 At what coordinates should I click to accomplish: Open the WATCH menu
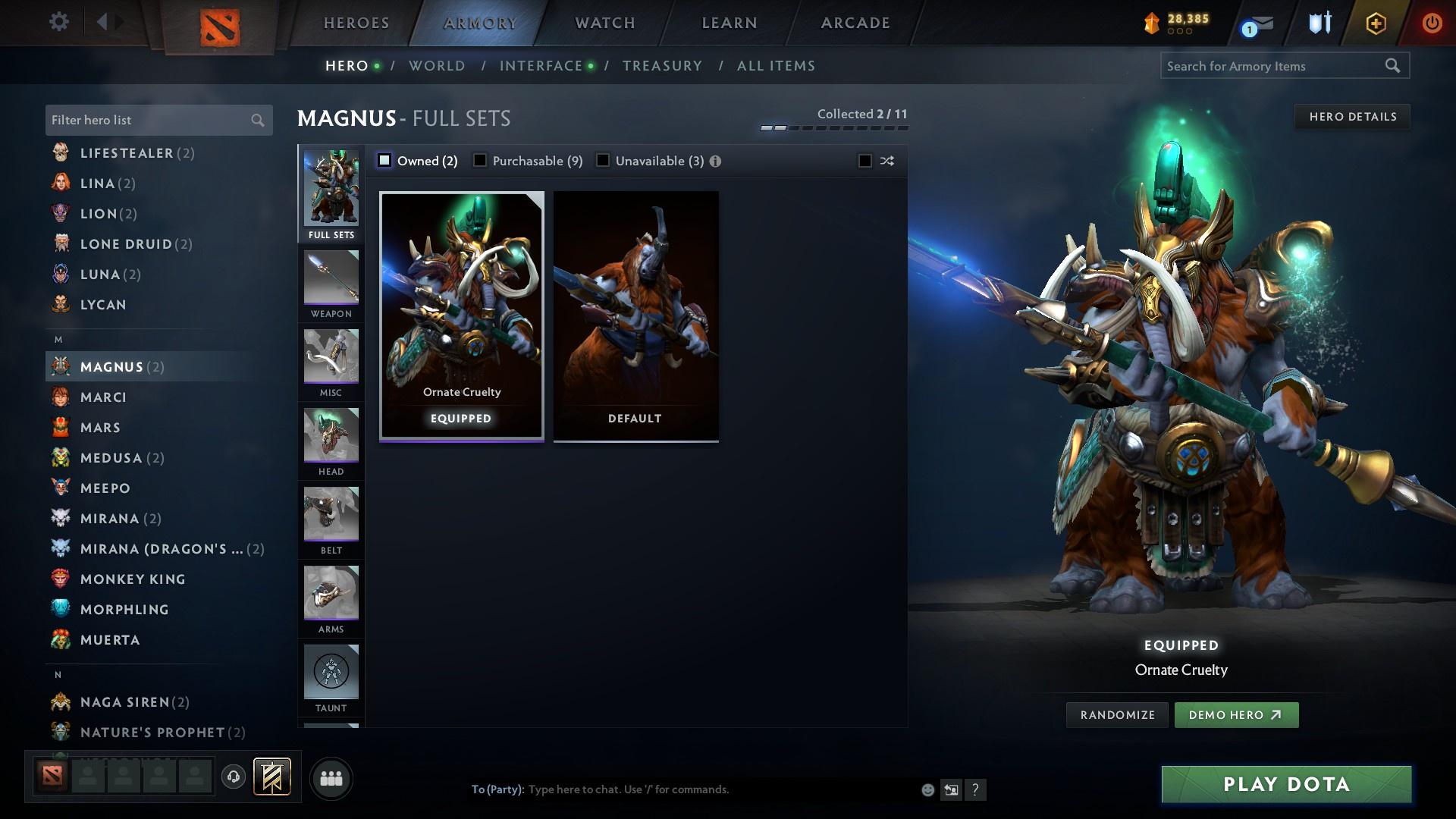coord(603,22)
